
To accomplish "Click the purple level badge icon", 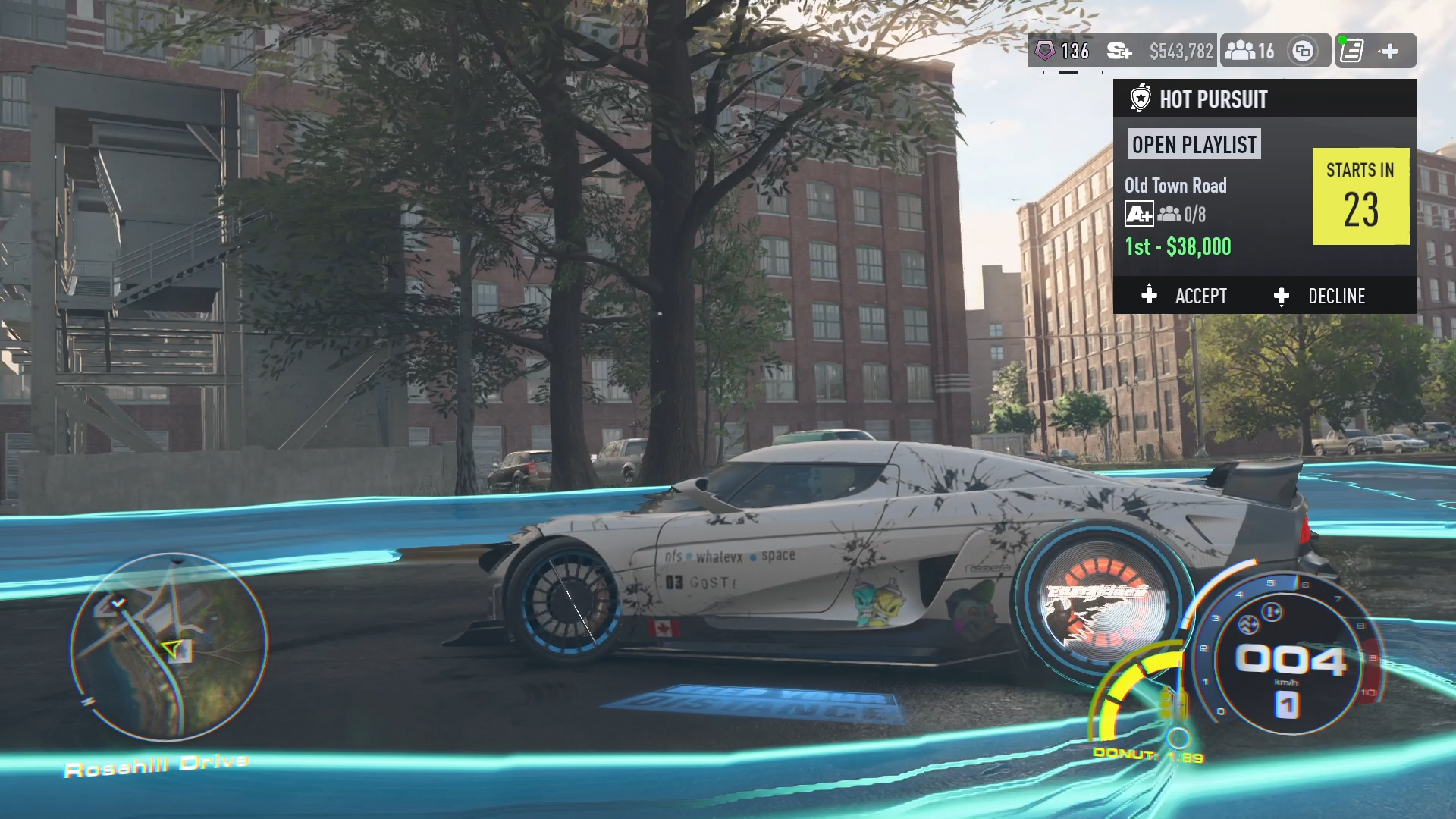I will coord(1045,51).
